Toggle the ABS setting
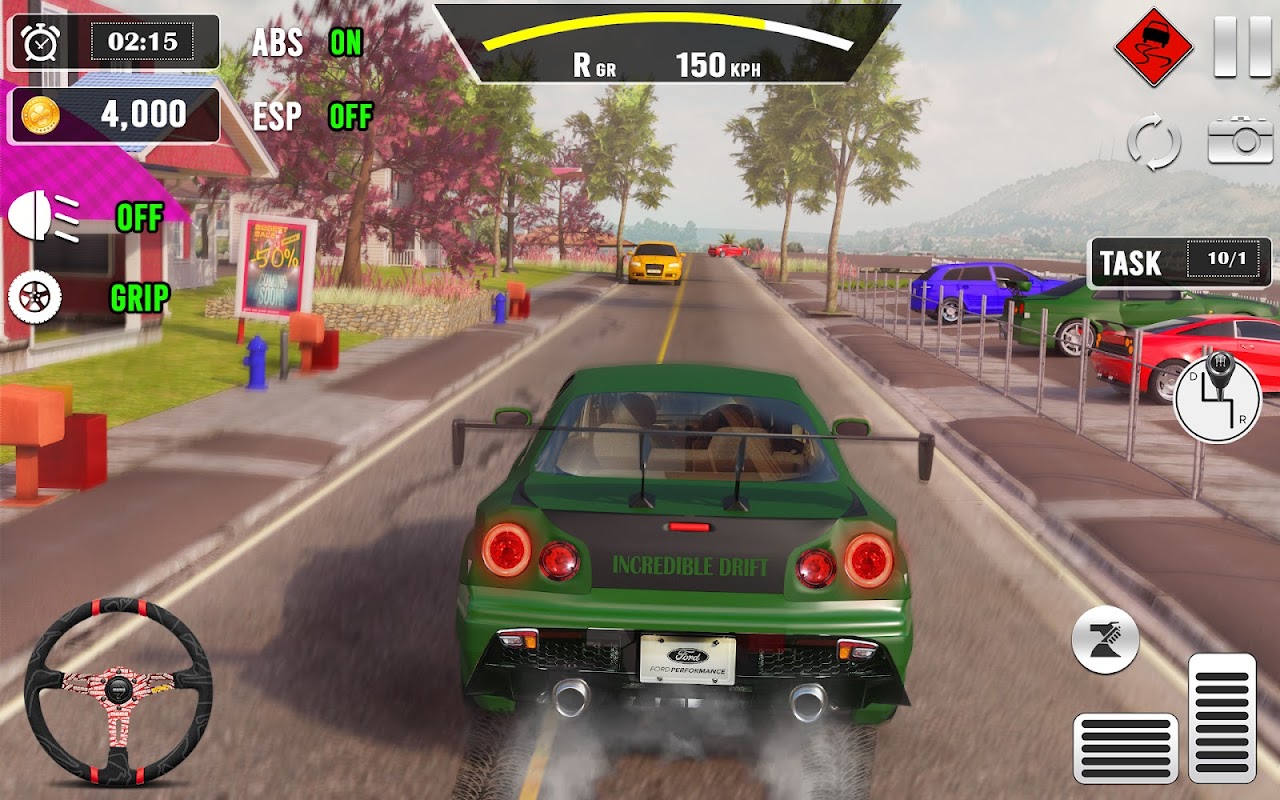Image resolution: width=1280 pixels, height=800 pixels. (x=346, y=42)
